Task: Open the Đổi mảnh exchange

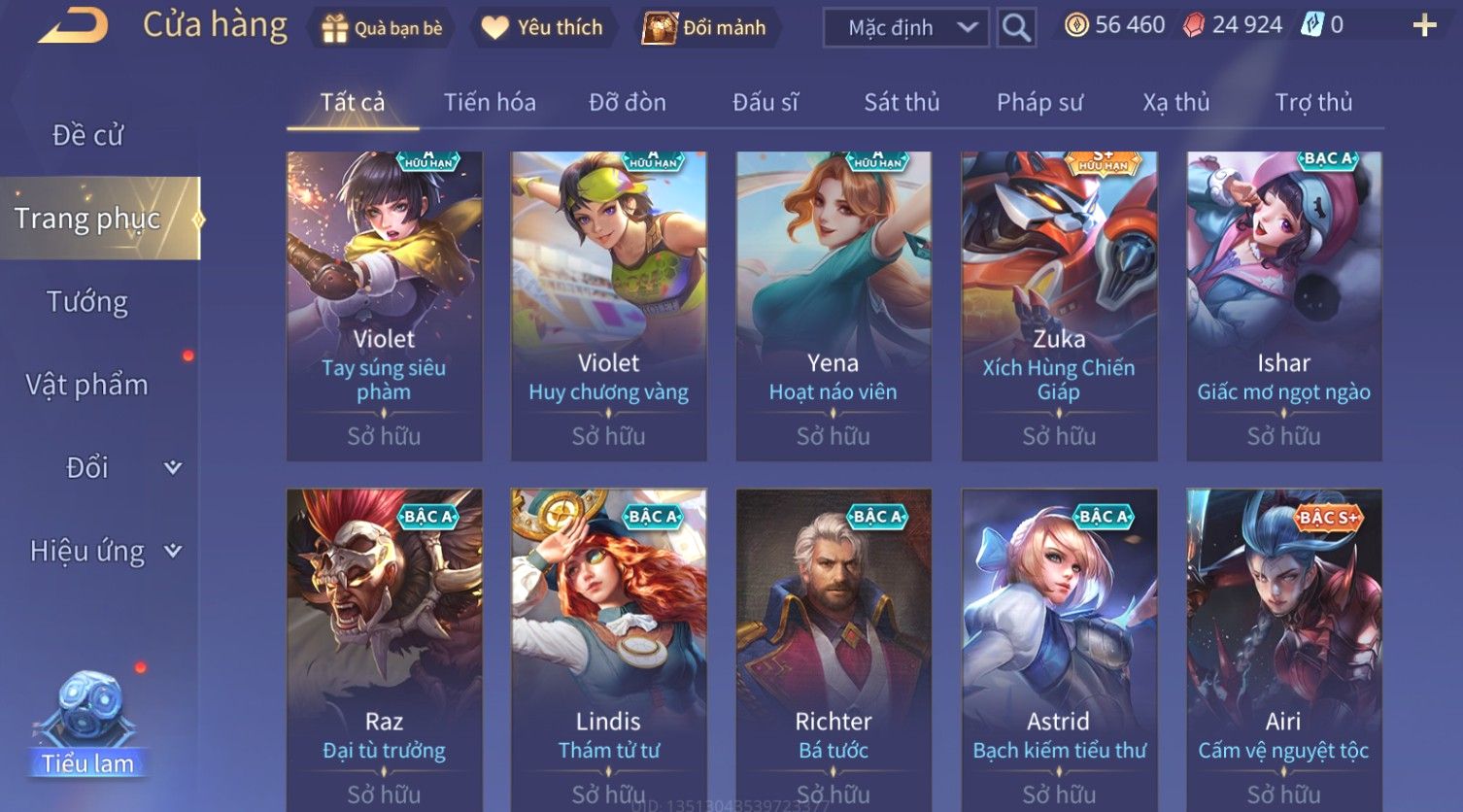Action: click(706, 28)
